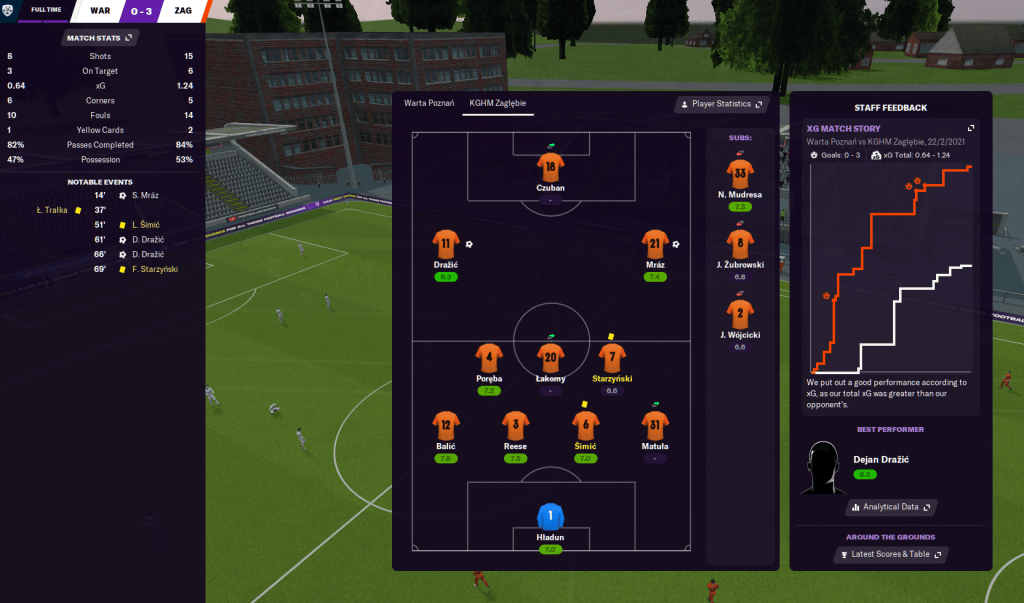
Task: Expand the Match Stats panel
Action: pos(99,38)
